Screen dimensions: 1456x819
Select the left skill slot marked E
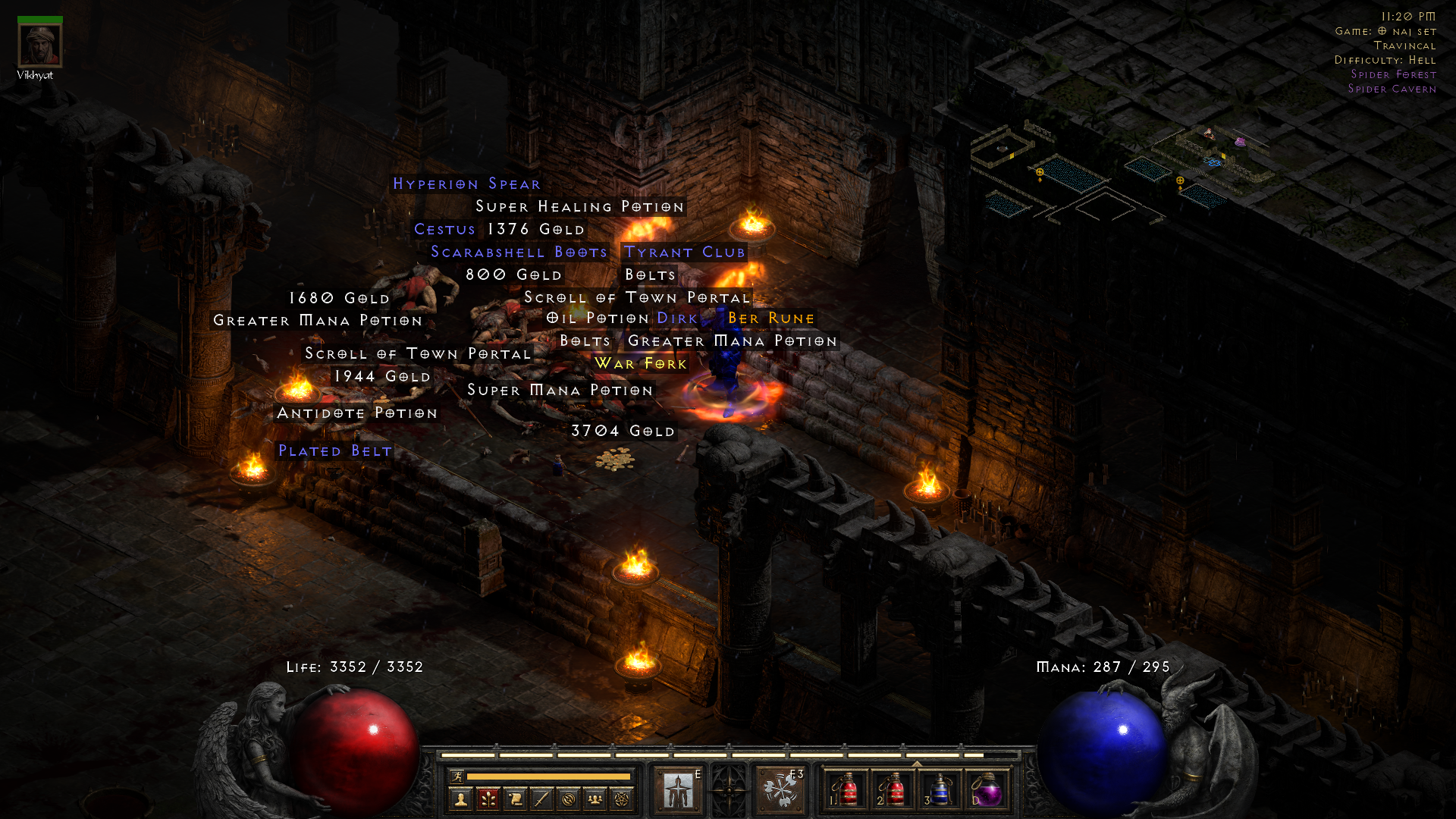[x=677, y=789]
